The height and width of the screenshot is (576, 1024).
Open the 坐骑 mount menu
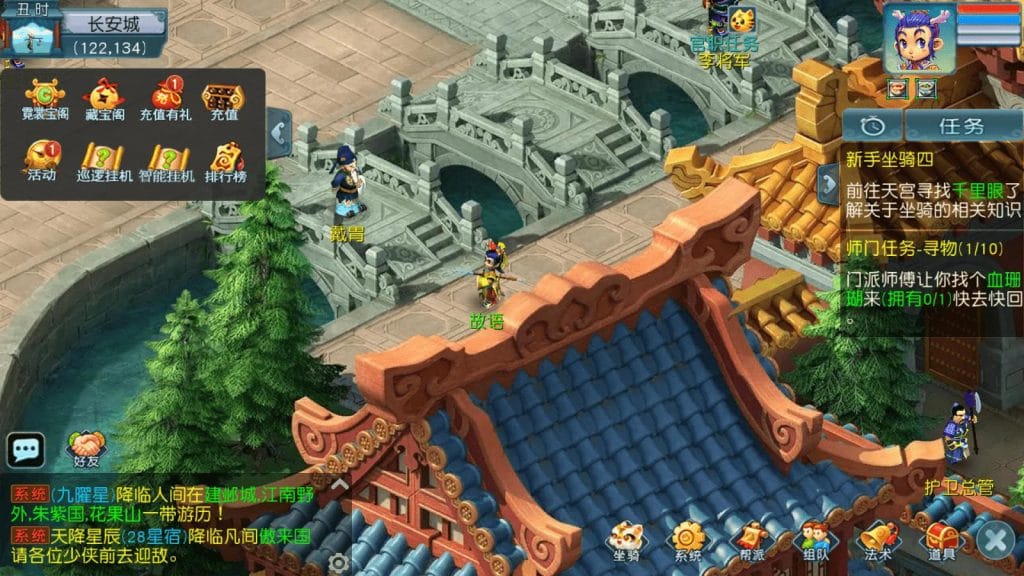(628, 540)
